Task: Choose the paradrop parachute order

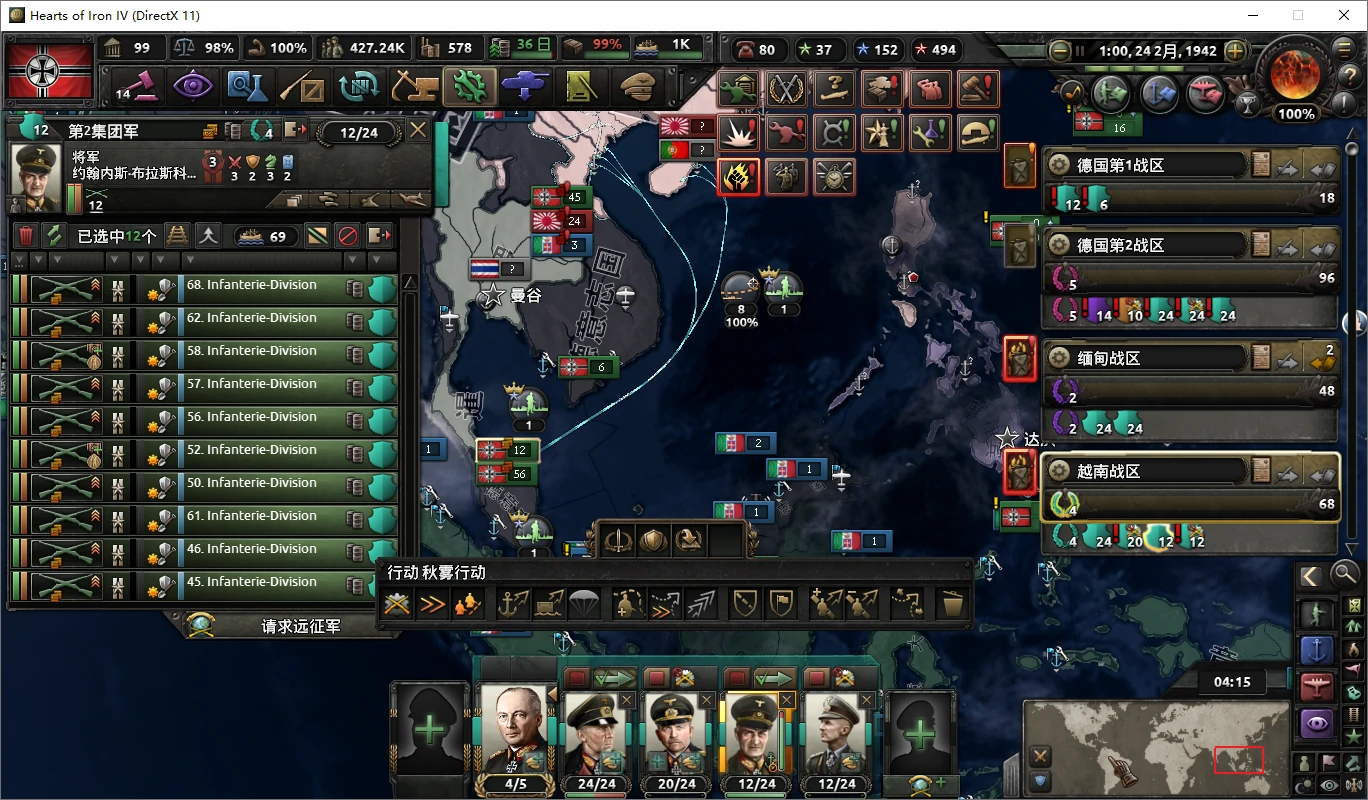Action: (x=583, y=604)
